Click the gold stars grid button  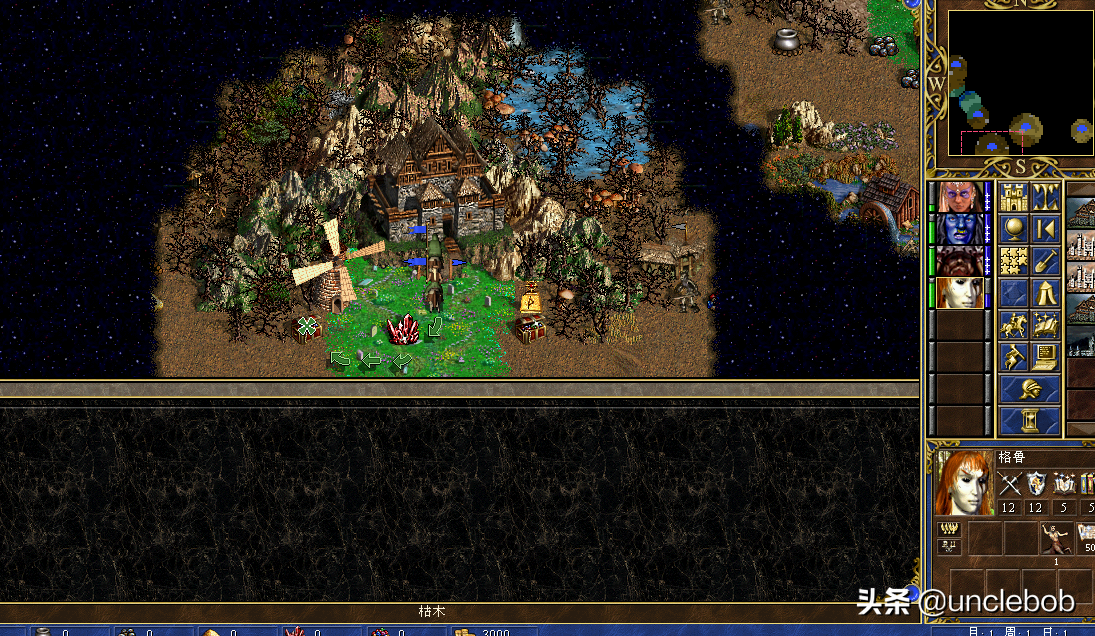click(1014, 261)
